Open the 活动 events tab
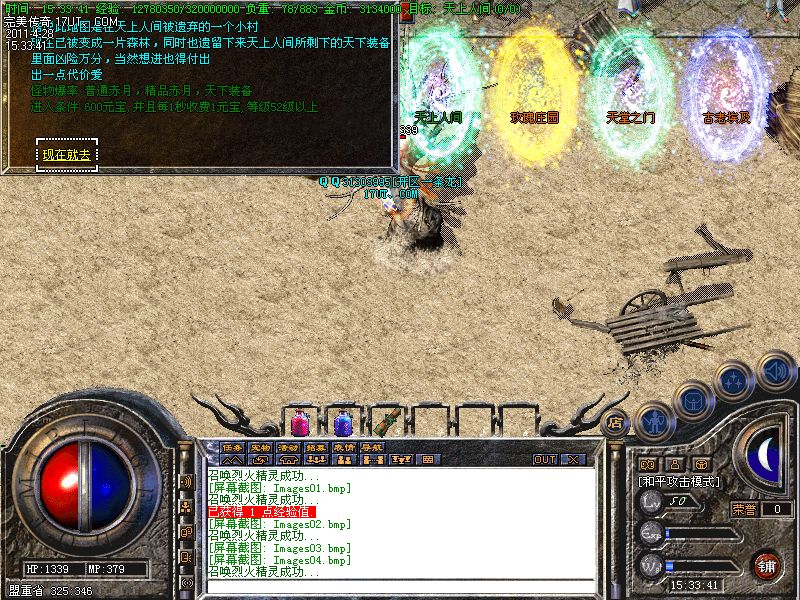 coord(288,447)
